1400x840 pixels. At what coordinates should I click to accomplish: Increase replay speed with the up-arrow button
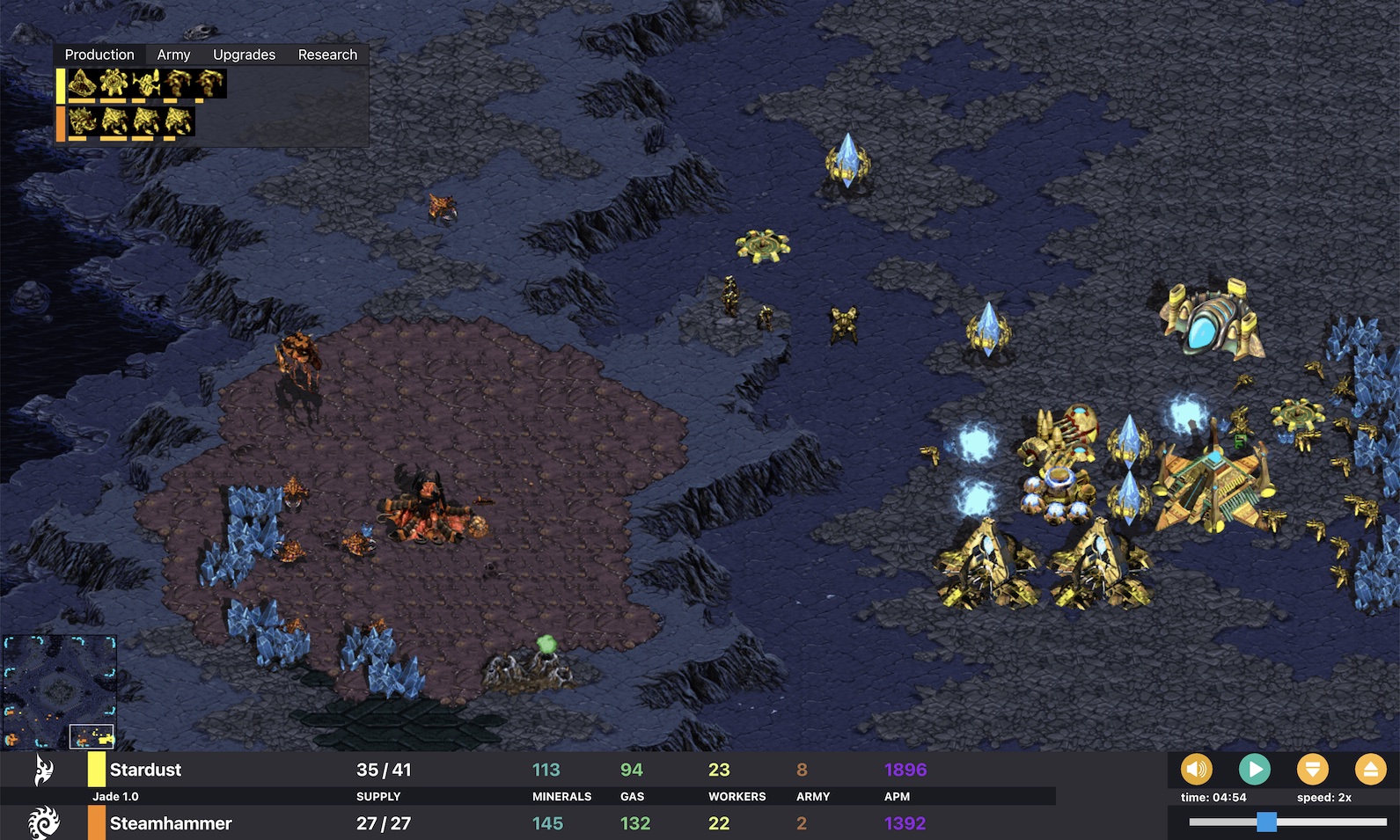(x=1370, y=770)
